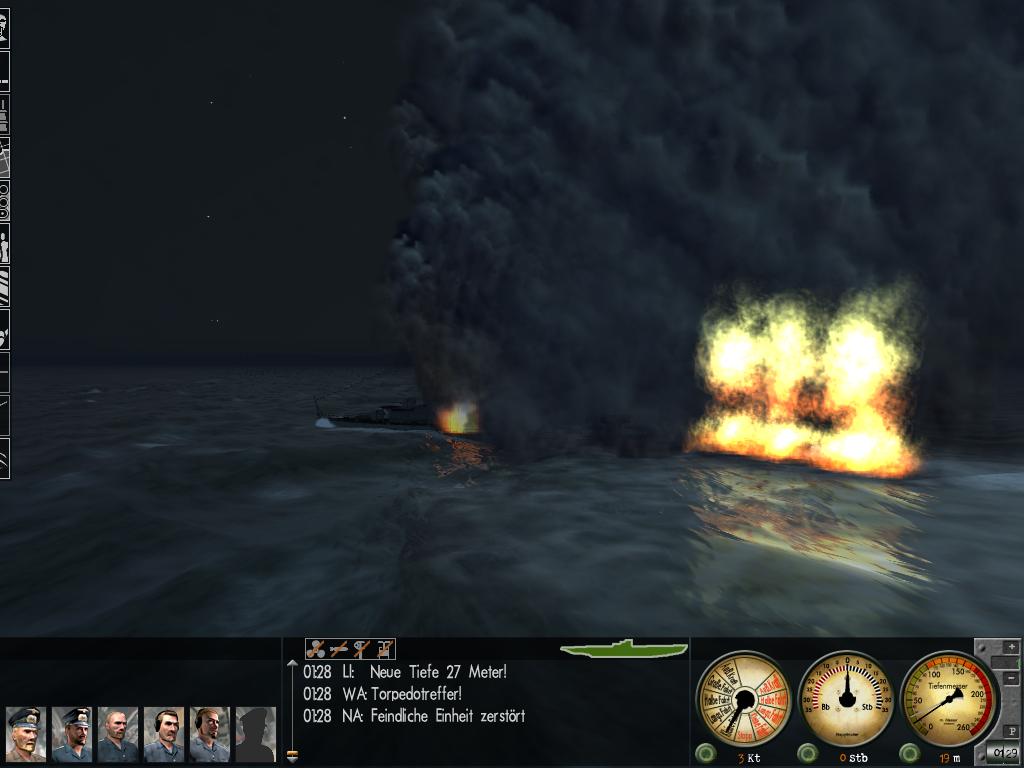Increase time compression with the plus button
The image size is (1024, 768).
coord(1010,647)
